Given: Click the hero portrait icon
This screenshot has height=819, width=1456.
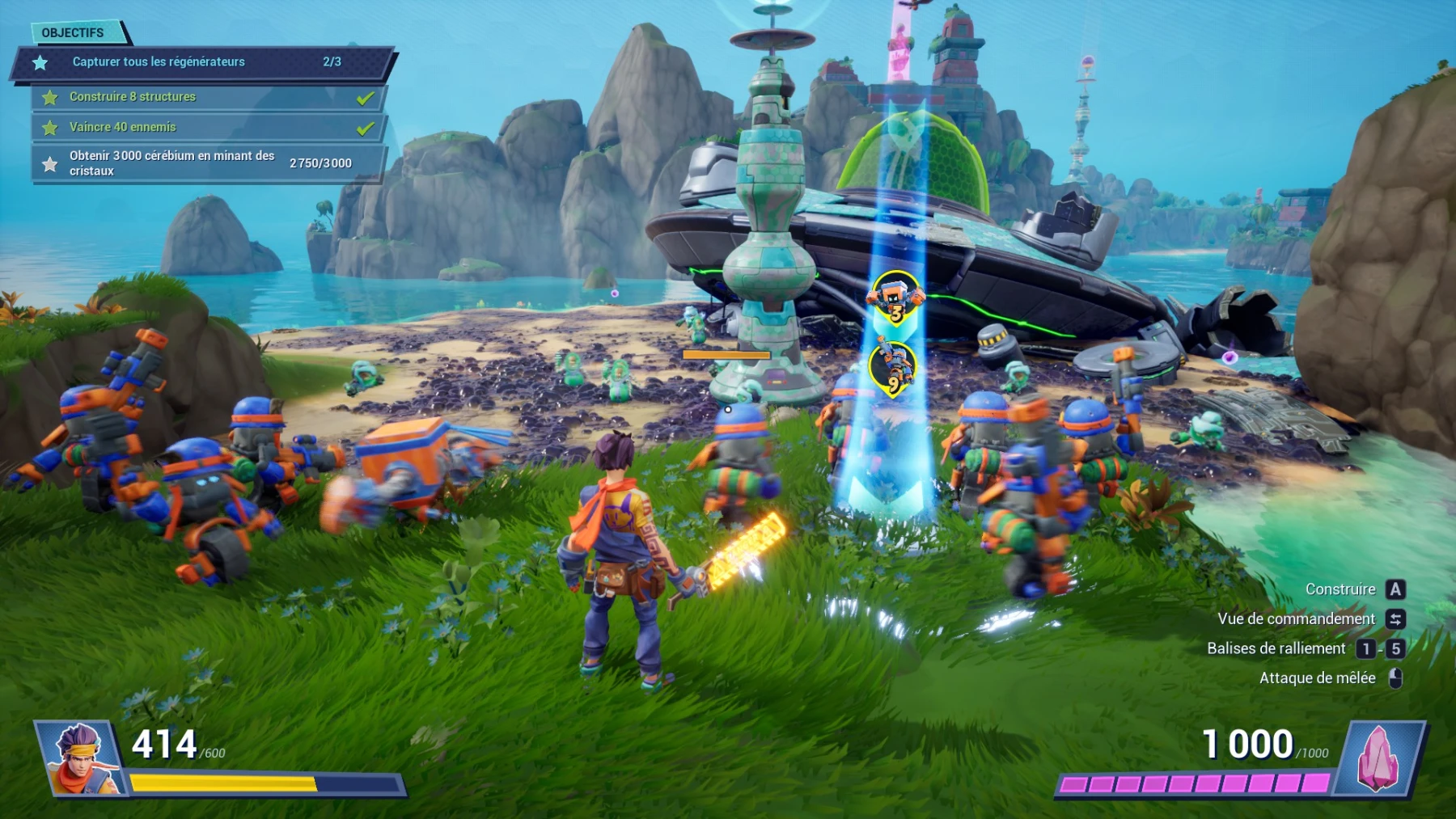Looking at the screenshot, I should click(81, 758).
